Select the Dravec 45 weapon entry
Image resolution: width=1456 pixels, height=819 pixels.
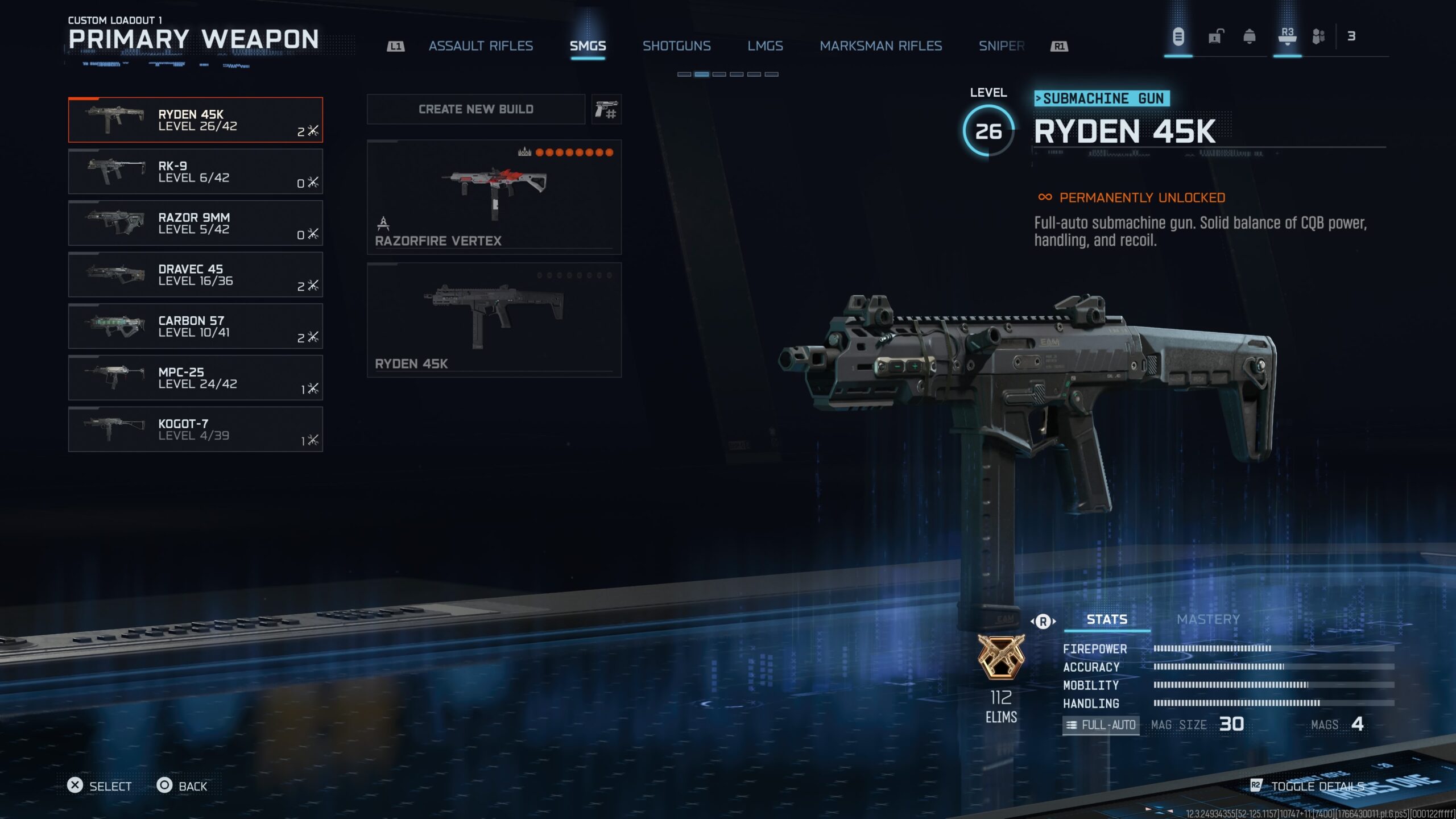pyautogui.click(x=195, y=275)
